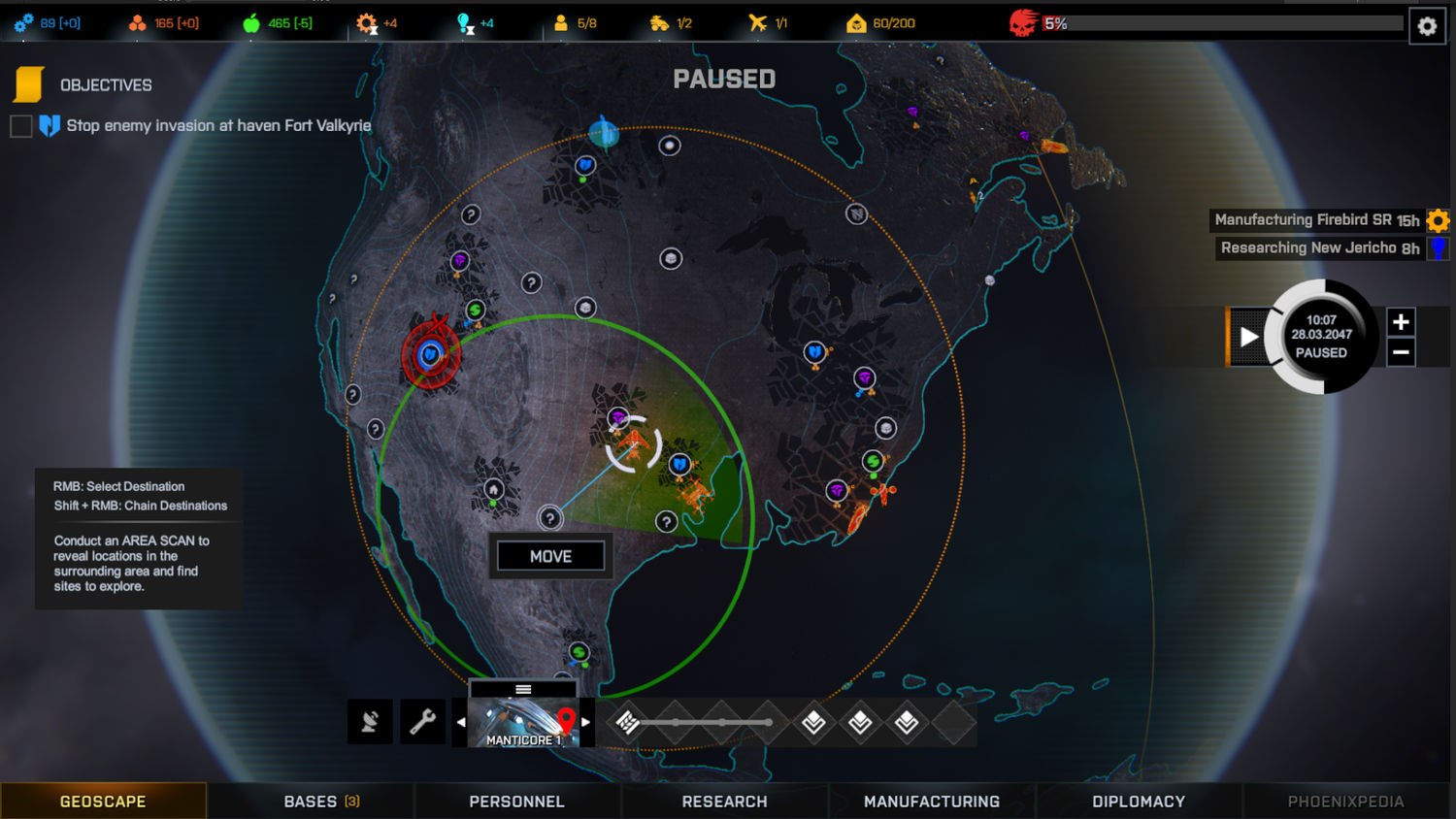Increase game speed with the plus button
This screenshot has height=819, width=1456.
click(1400, 322)
